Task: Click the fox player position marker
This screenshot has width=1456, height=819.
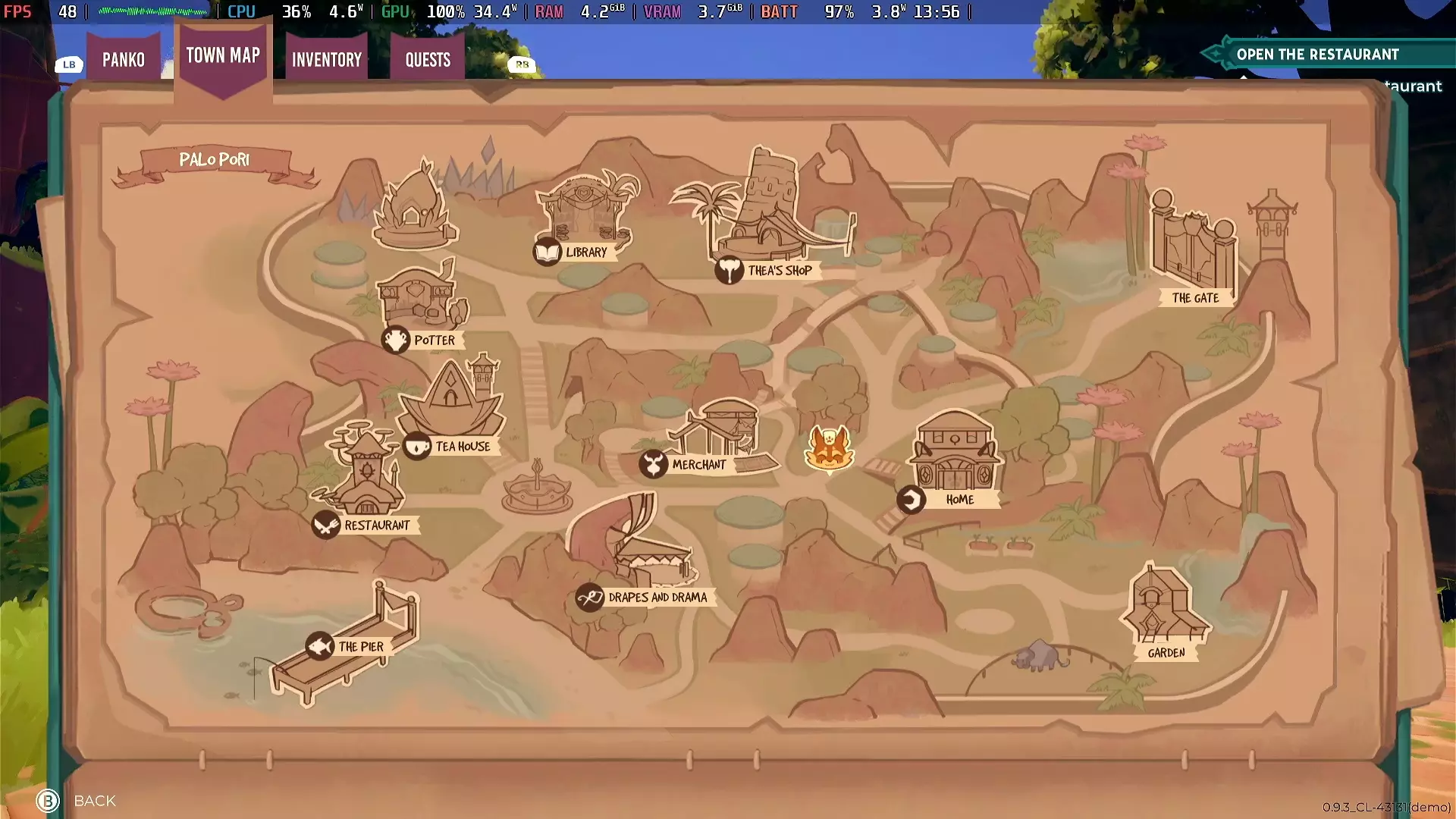Action: [x=829, y=448]
